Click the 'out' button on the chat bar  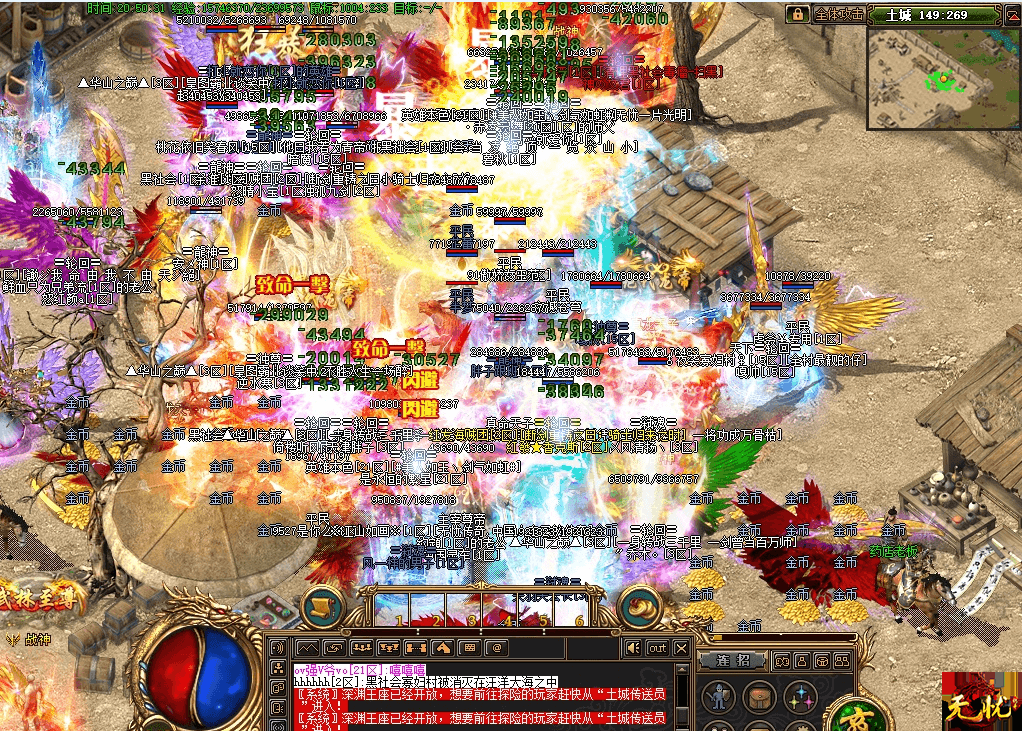(x=657, y=648)
